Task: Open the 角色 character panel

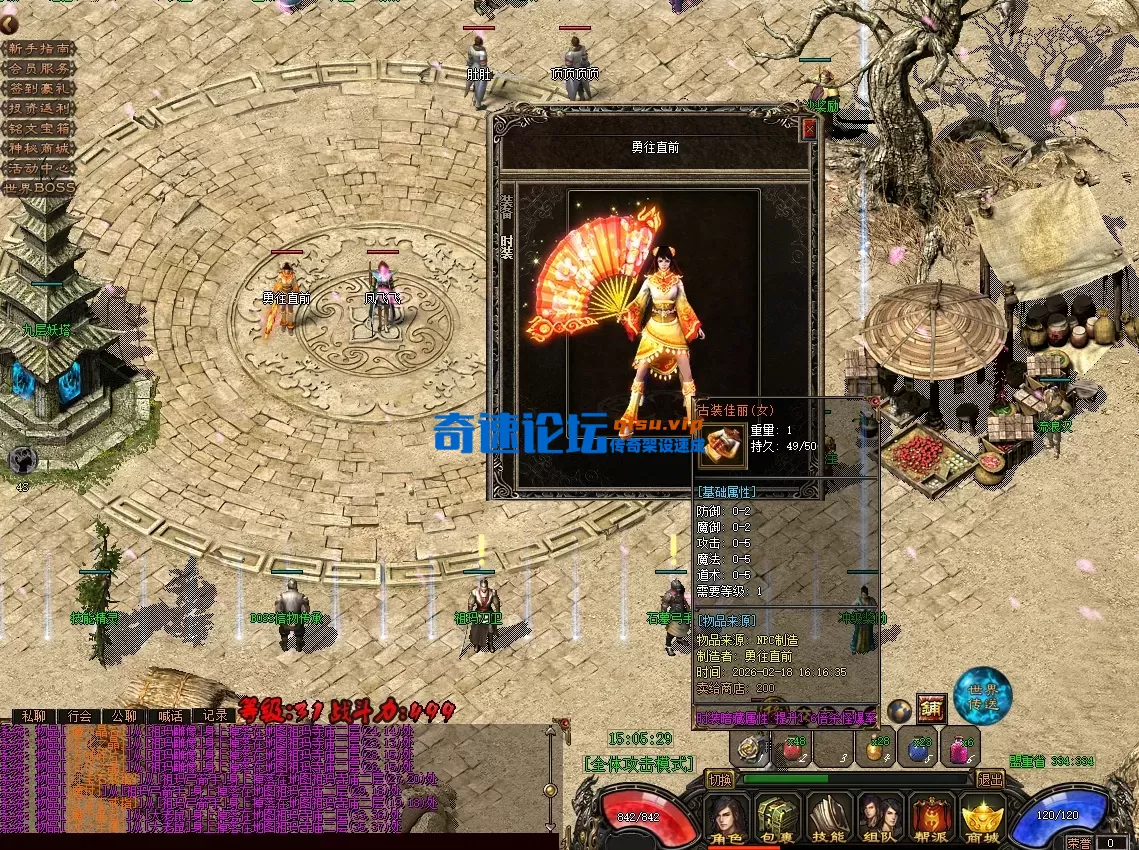Action: [x=727, y=817]
